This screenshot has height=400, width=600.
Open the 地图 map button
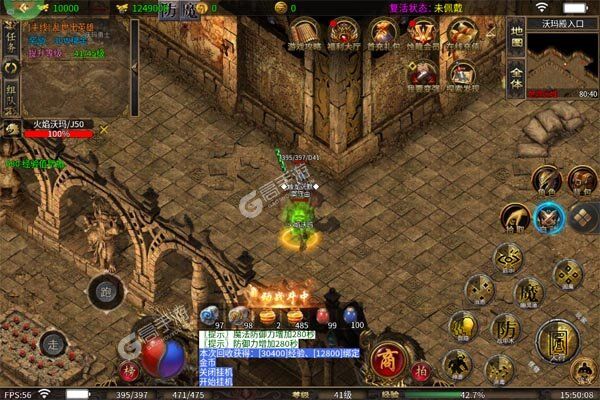pyautogui.click(x=516, y=35)
